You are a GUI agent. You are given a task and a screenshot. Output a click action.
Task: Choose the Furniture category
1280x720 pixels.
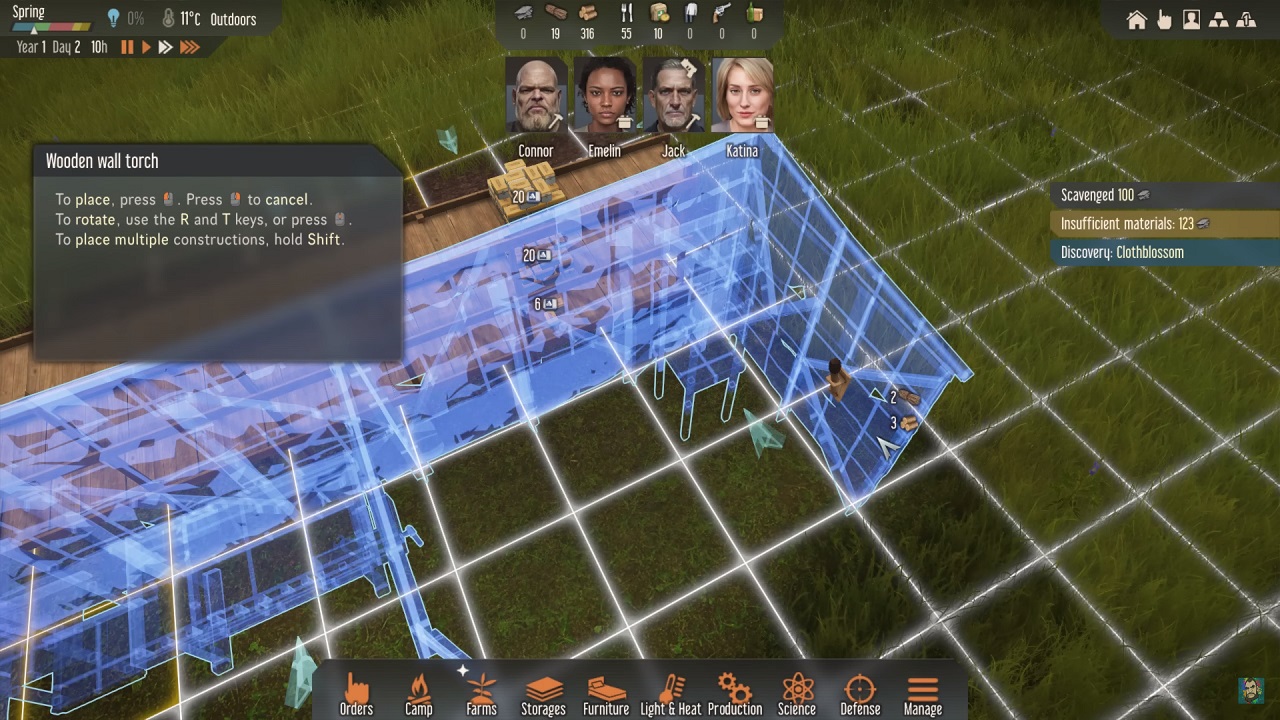tap(606, 694)
